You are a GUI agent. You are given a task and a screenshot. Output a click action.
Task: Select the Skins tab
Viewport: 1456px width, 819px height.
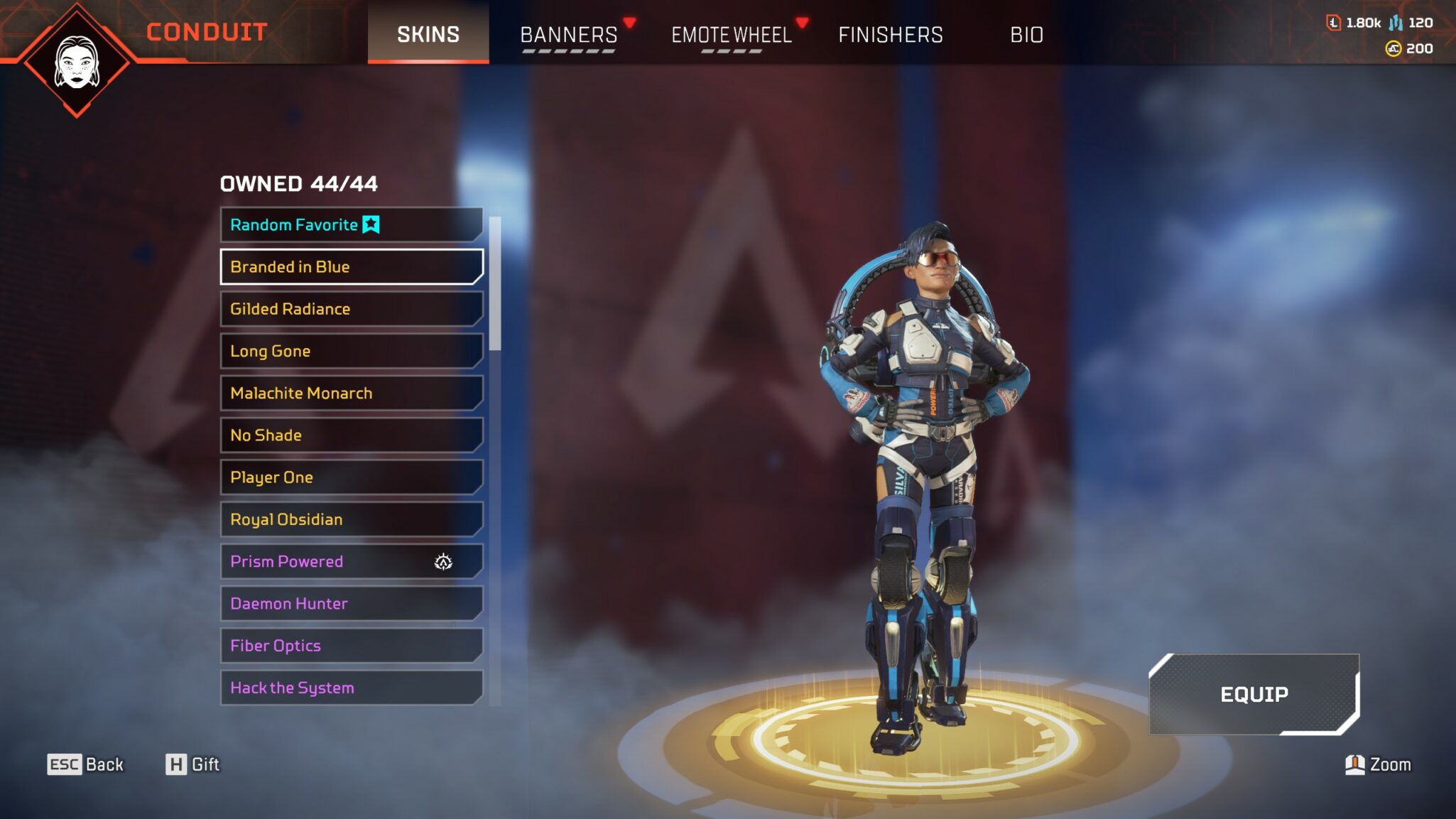(428, 34)
